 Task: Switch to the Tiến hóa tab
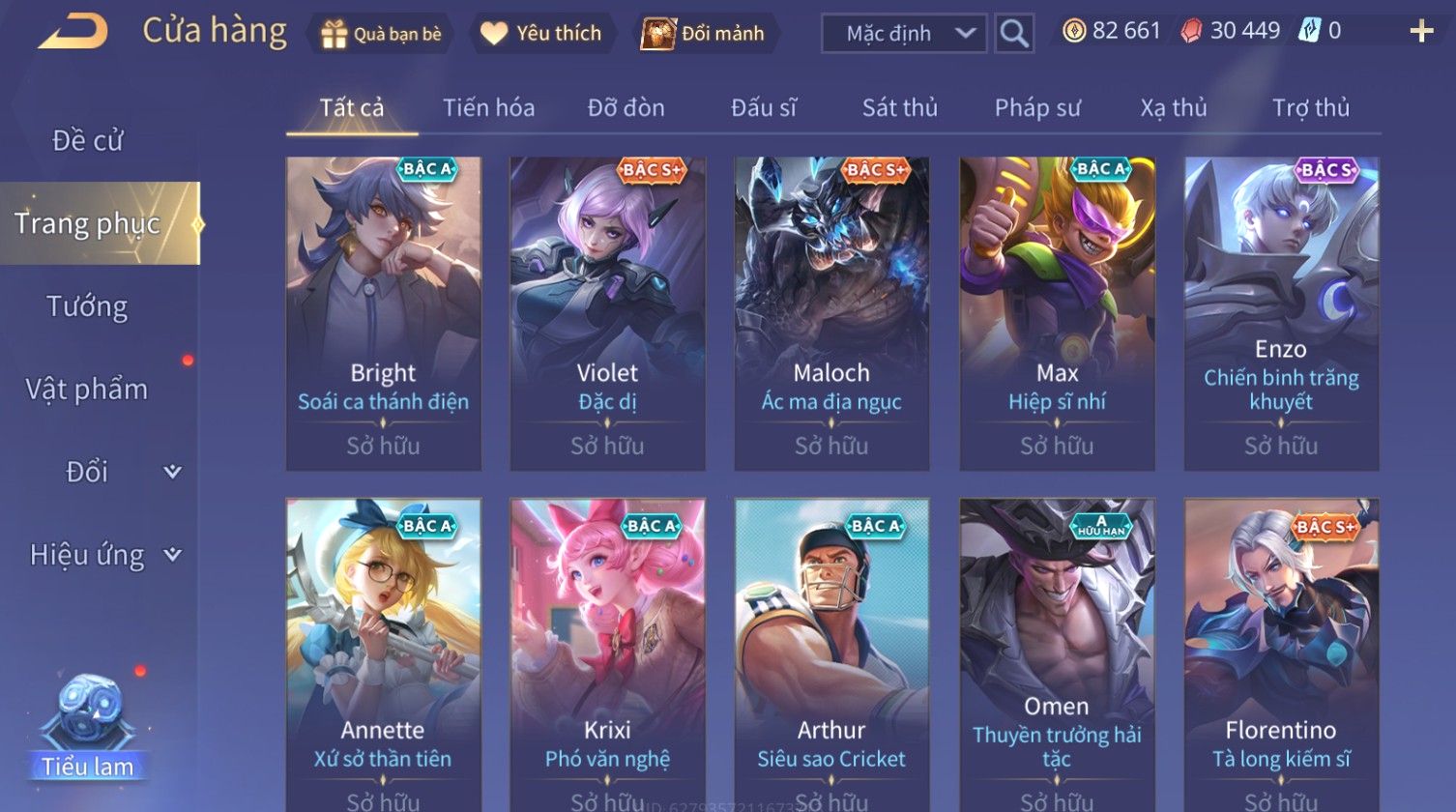tap(488, 107)
